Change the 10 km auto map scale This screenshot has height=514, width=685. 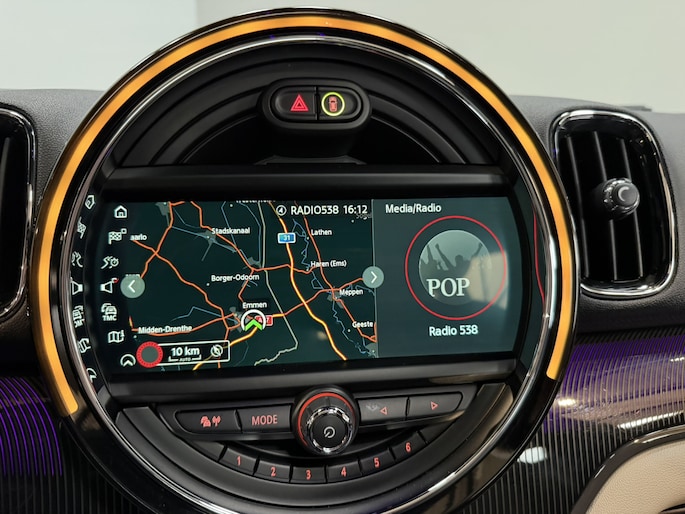point(185,352)
